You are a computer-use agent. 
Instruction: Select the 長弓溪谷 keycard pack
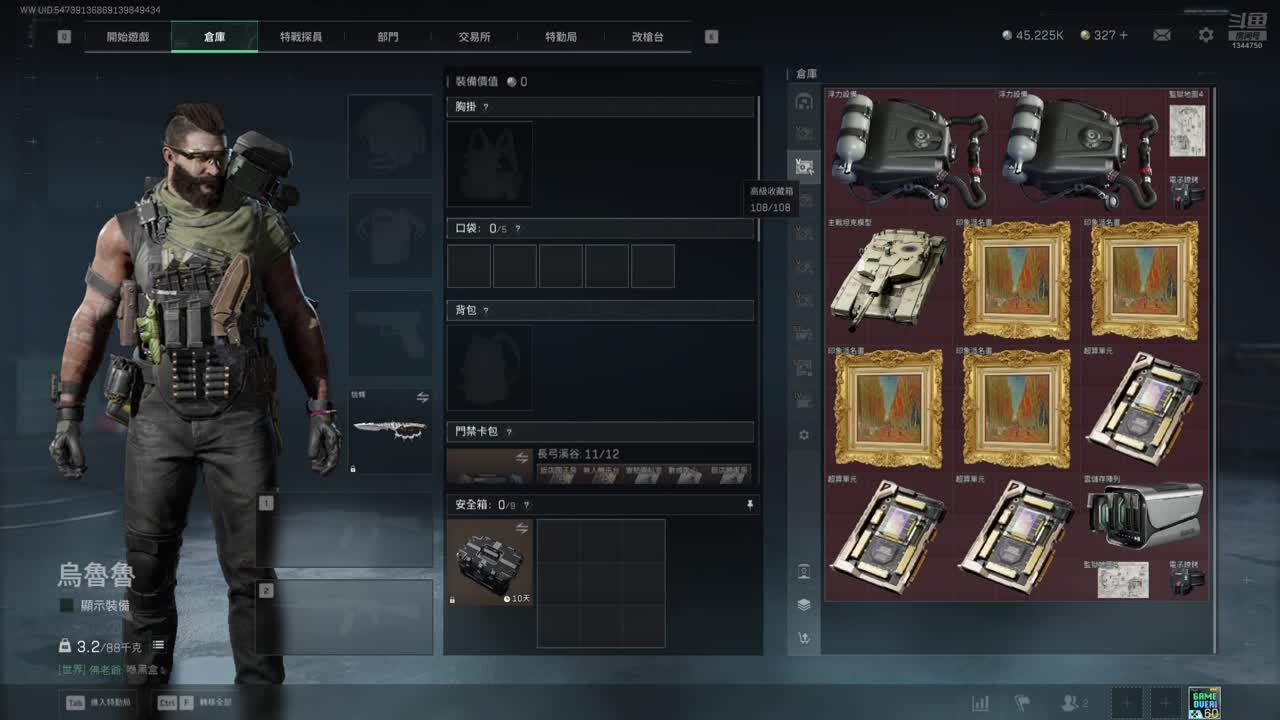[600, 466]
